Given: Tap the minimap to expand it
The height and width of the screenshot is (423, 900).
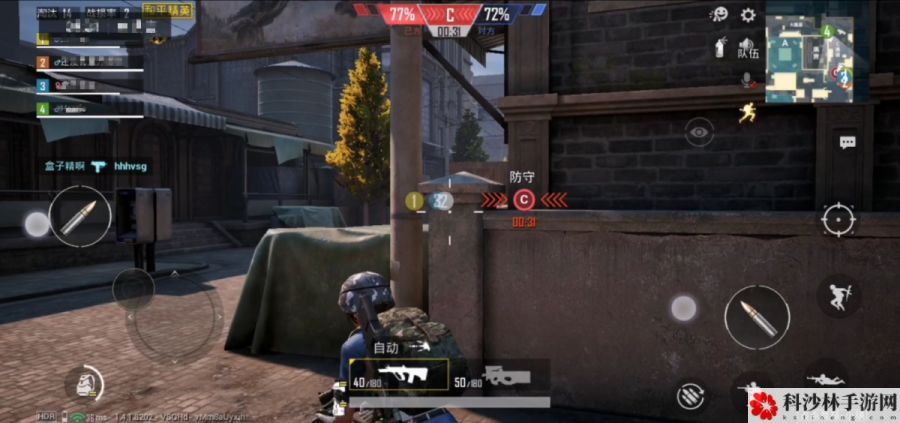Looking at the screenshot, I should pos(808,58).
